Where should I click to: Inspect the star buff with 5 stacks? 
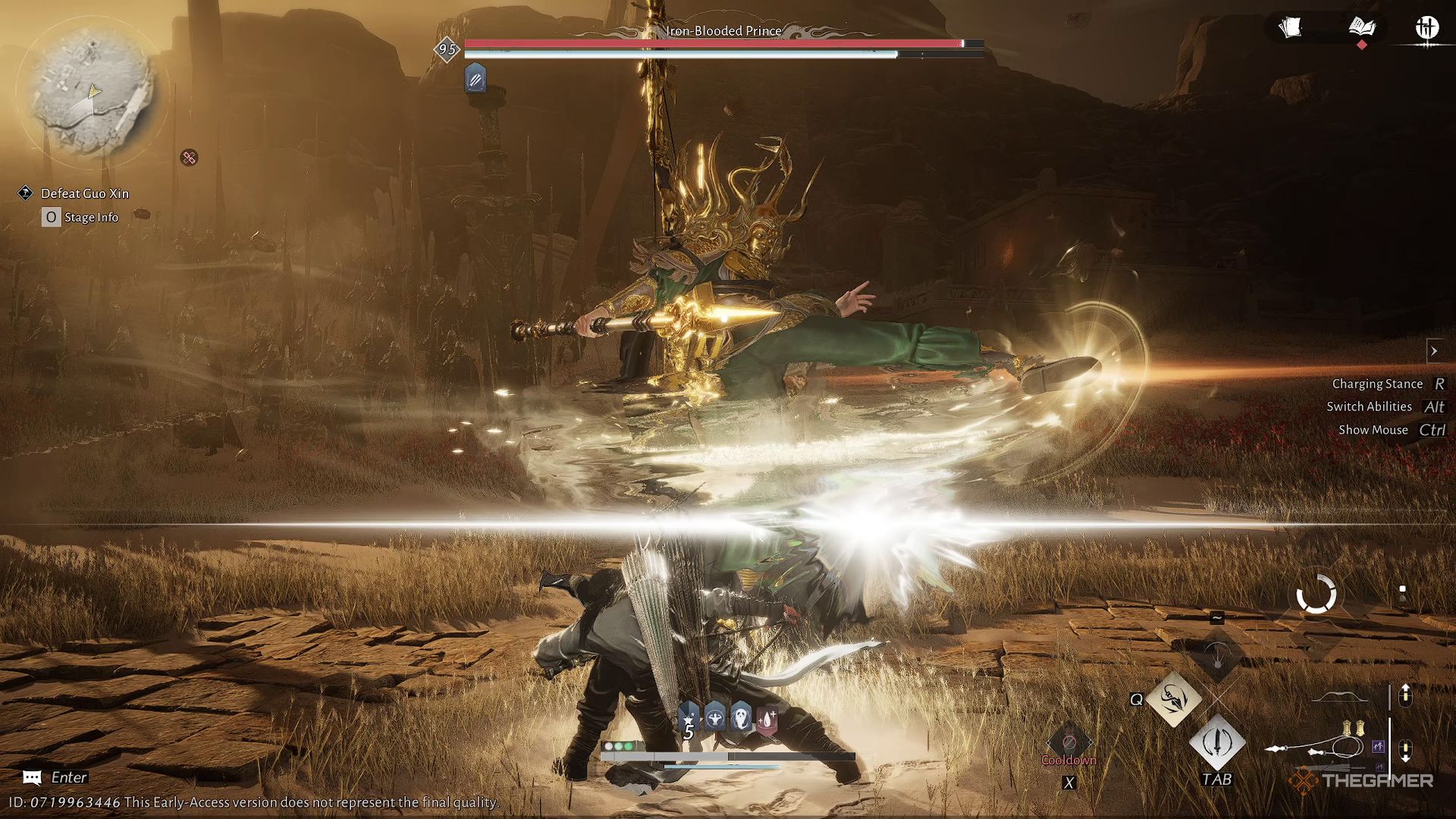[689, 719]
